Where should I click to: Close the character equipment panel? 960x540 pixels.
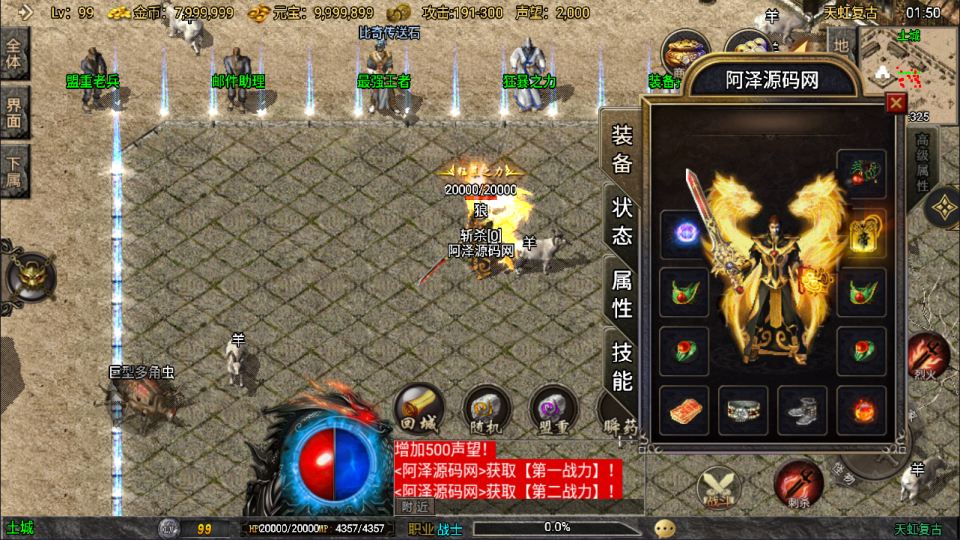coord(896,102)
